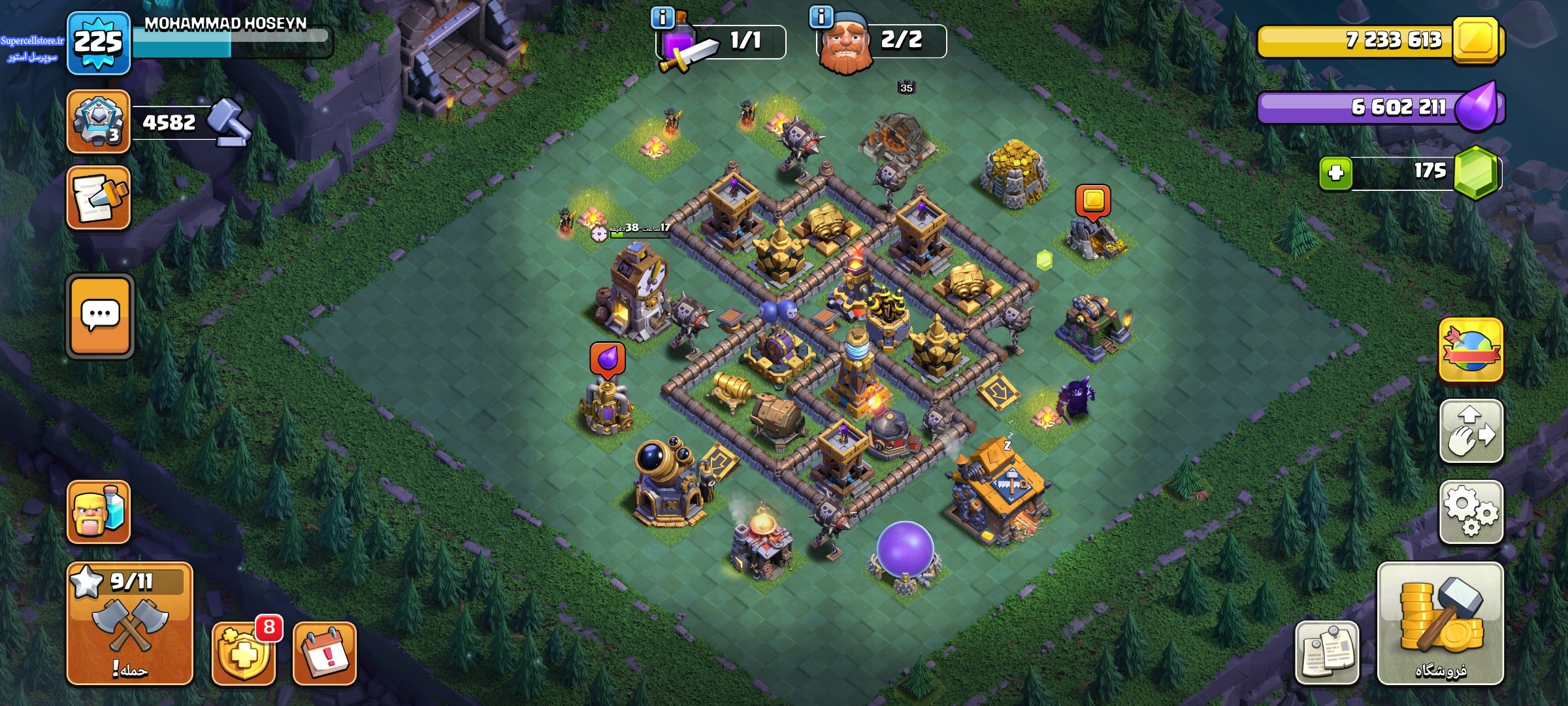Collect elixir from the purple drop bubble
Screen dimensions: 1568x706
point(608,359)
